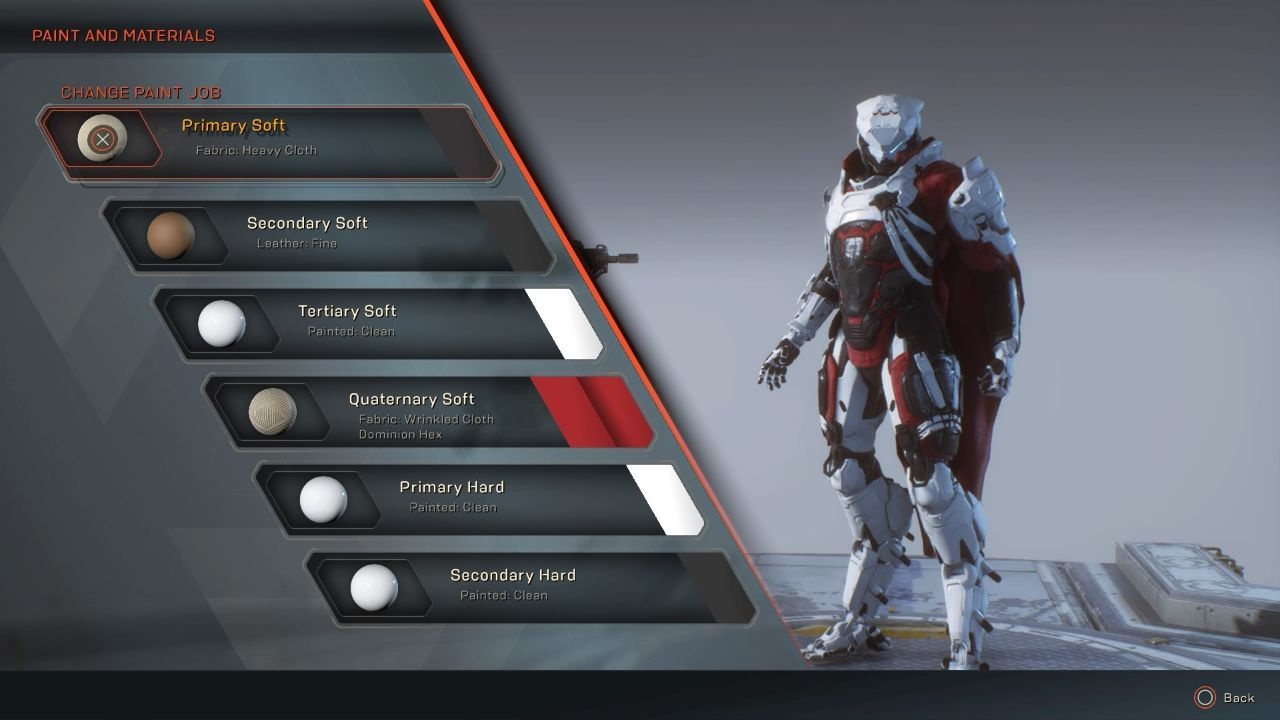Click the red Quaternary Soft color swatch

(594, 411)
